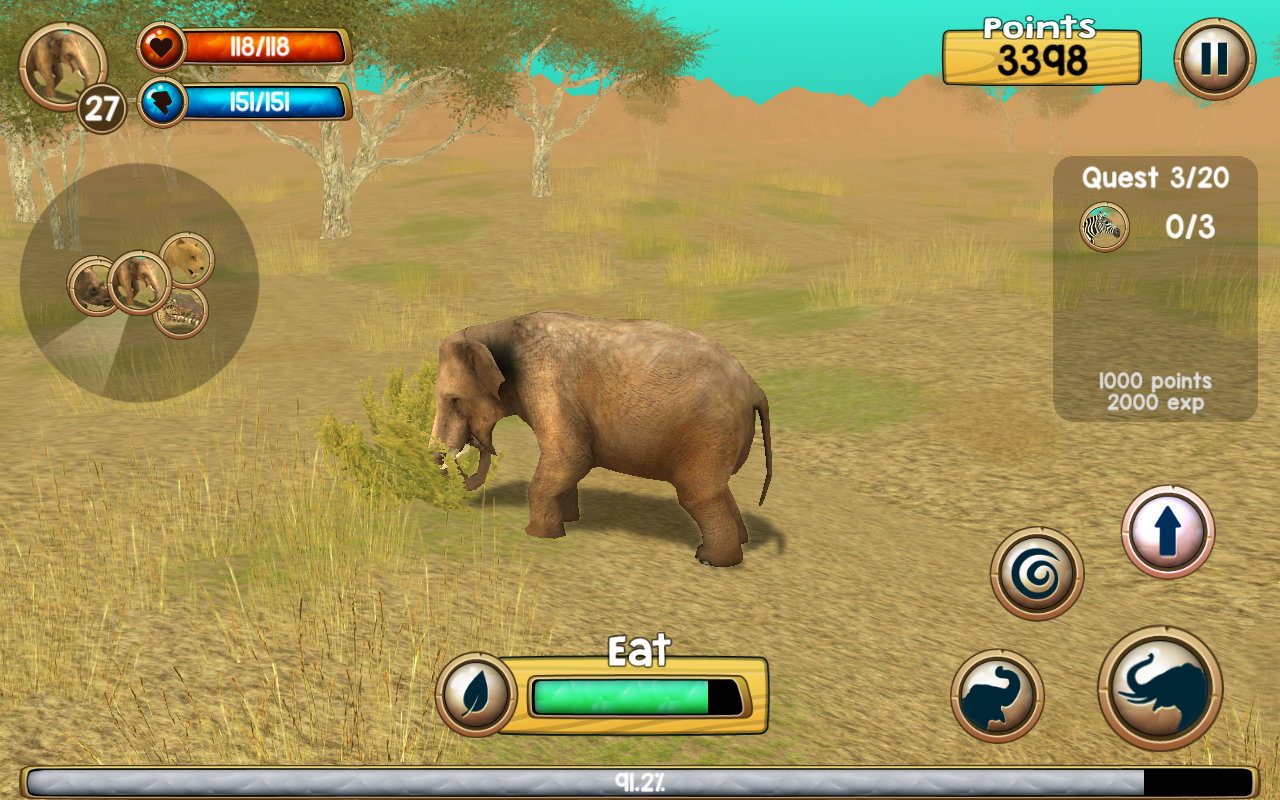Click the 1000 points 2000 exp reward text
The width and height of the screenshot is (1280, 800).
pyautogui.click(x=1150, y=390)
